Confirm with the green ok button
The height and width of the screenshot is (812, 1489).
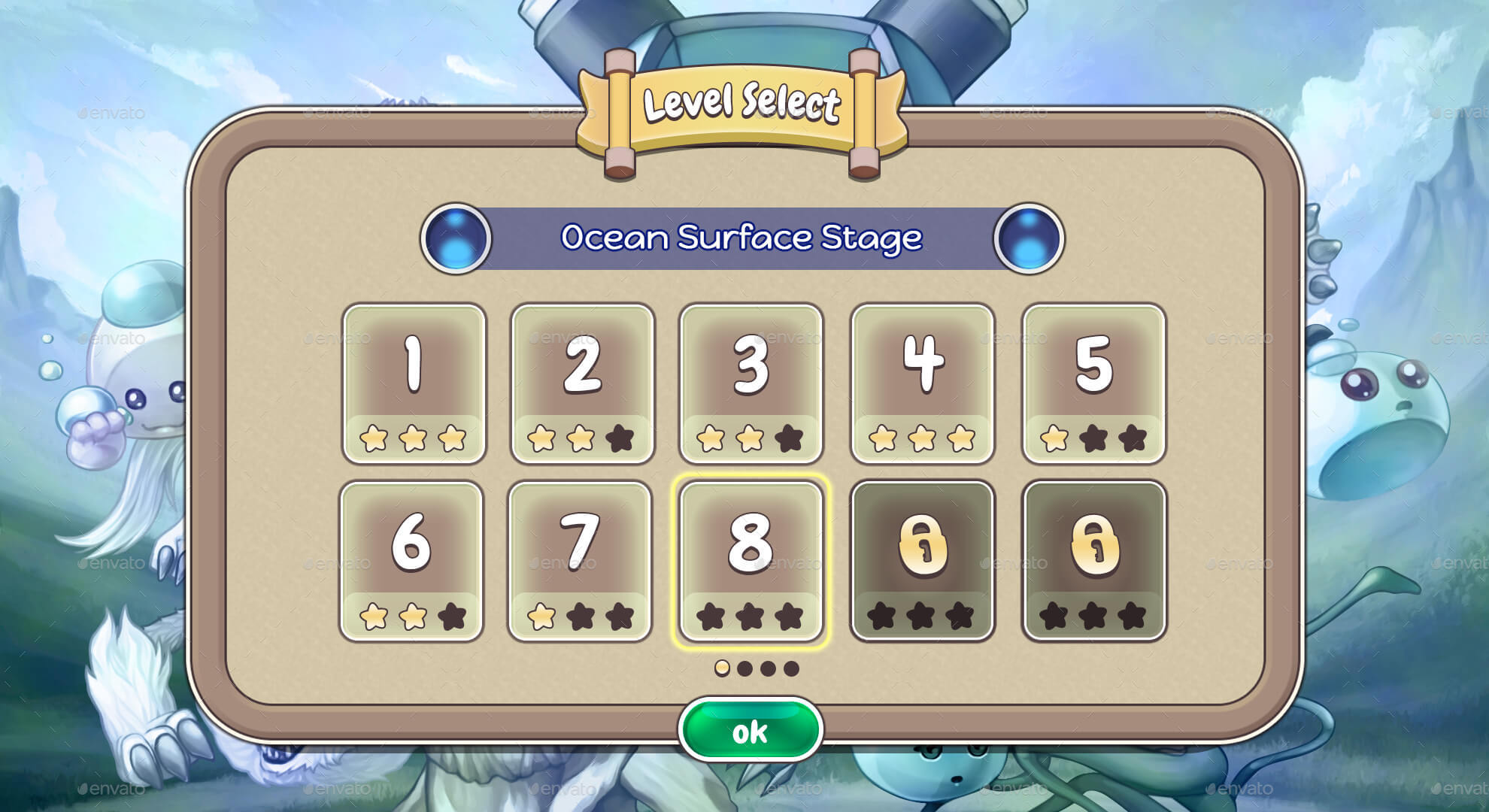[750, 731]
